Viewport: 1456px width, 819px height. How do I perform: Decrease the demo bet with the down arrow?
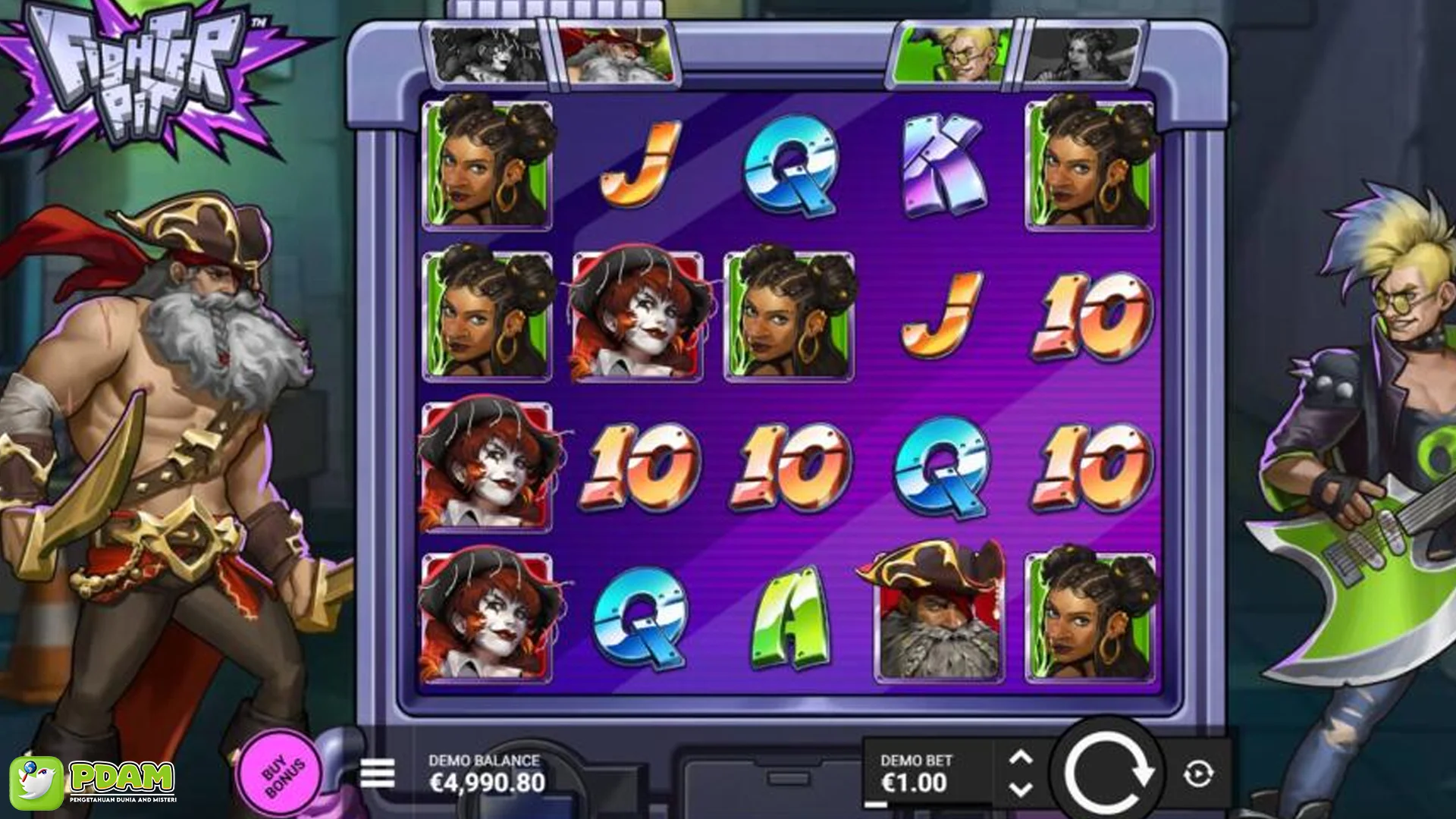point(1021,790)
